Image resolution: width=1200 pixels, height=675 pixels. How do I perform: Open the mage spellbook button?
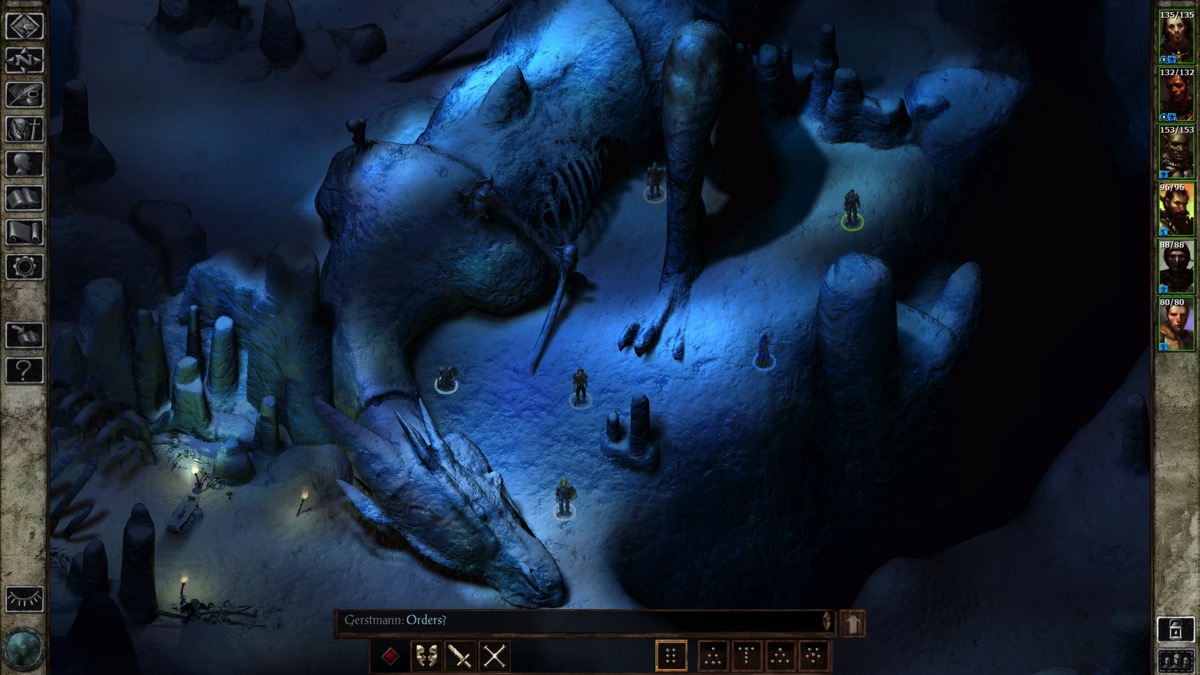coord(24,198)
